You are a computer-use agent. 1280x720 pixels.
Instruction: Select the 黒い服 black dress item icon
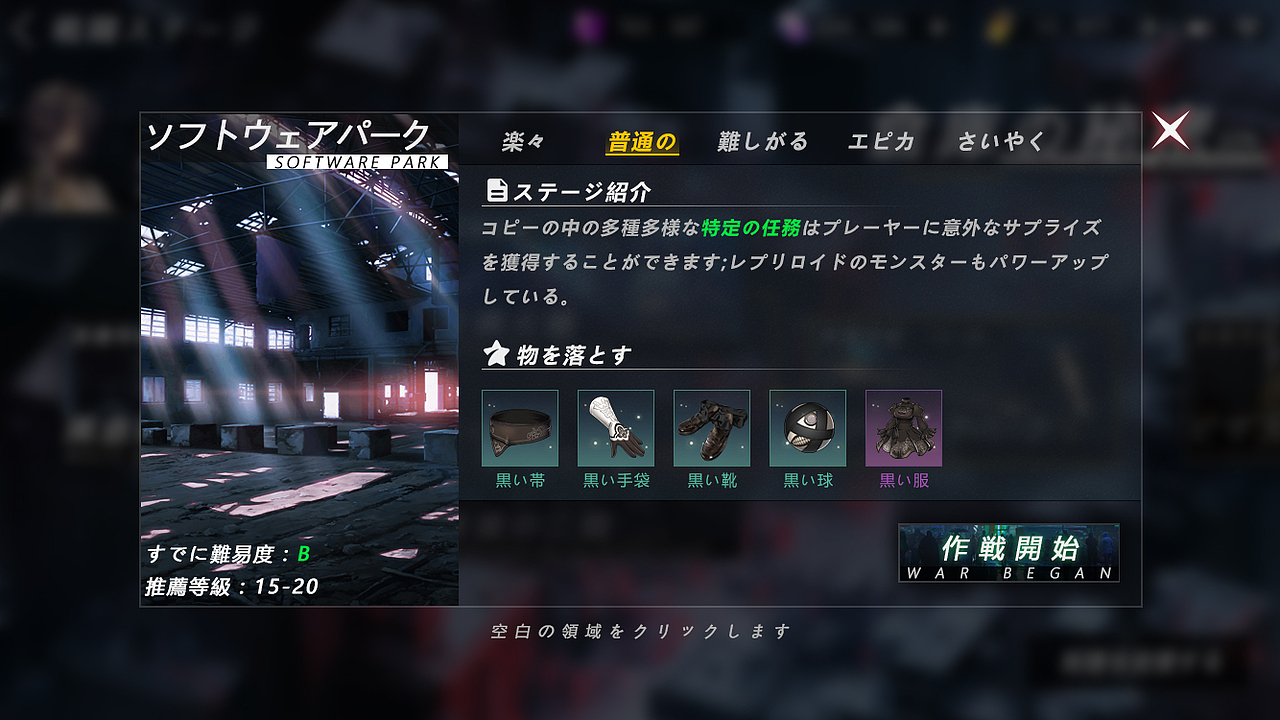point(902,428)
